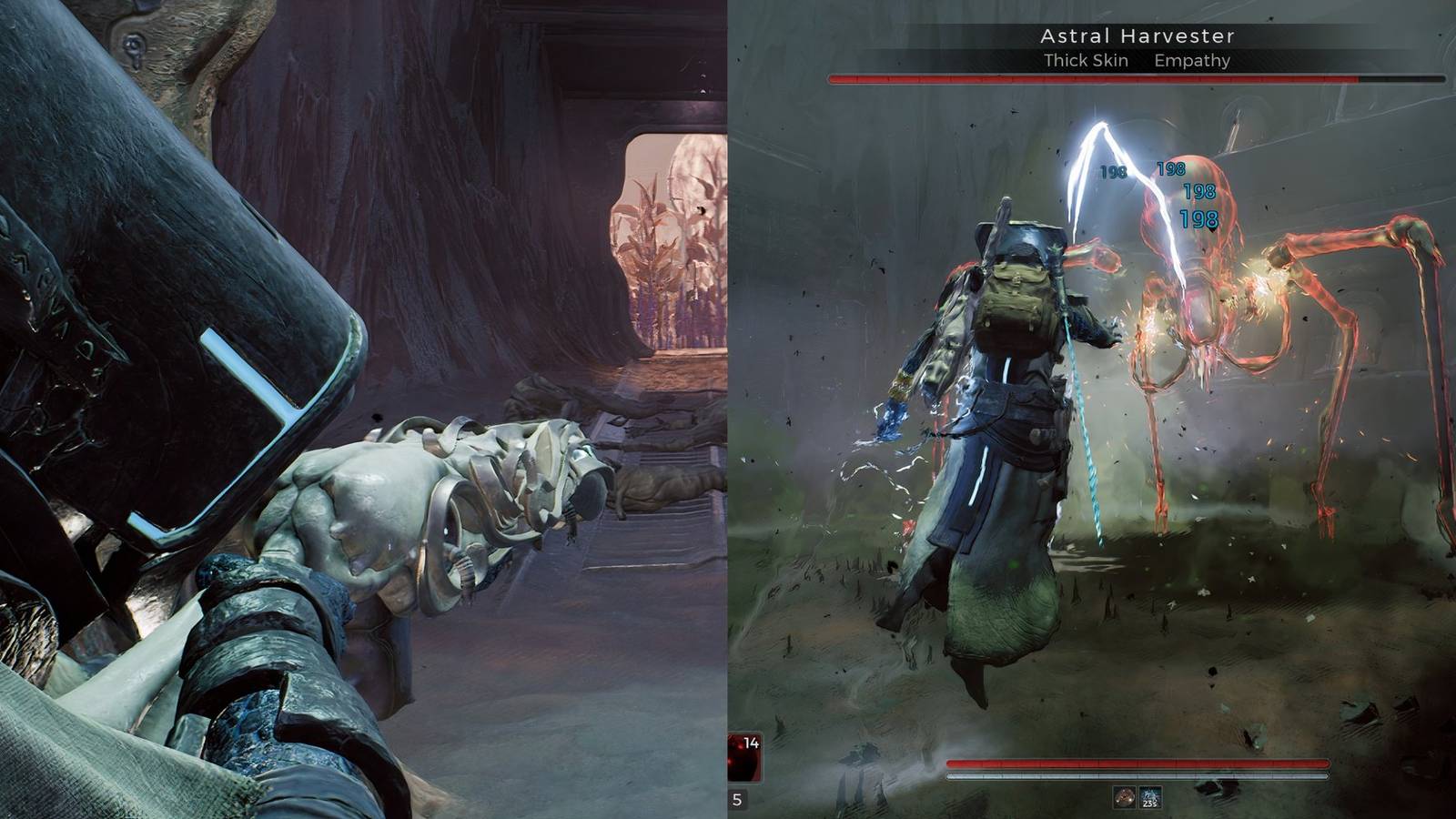Screen dimensions: 1456x819
Task: Click the reserve ammo number 5
Action: (735, 799)
